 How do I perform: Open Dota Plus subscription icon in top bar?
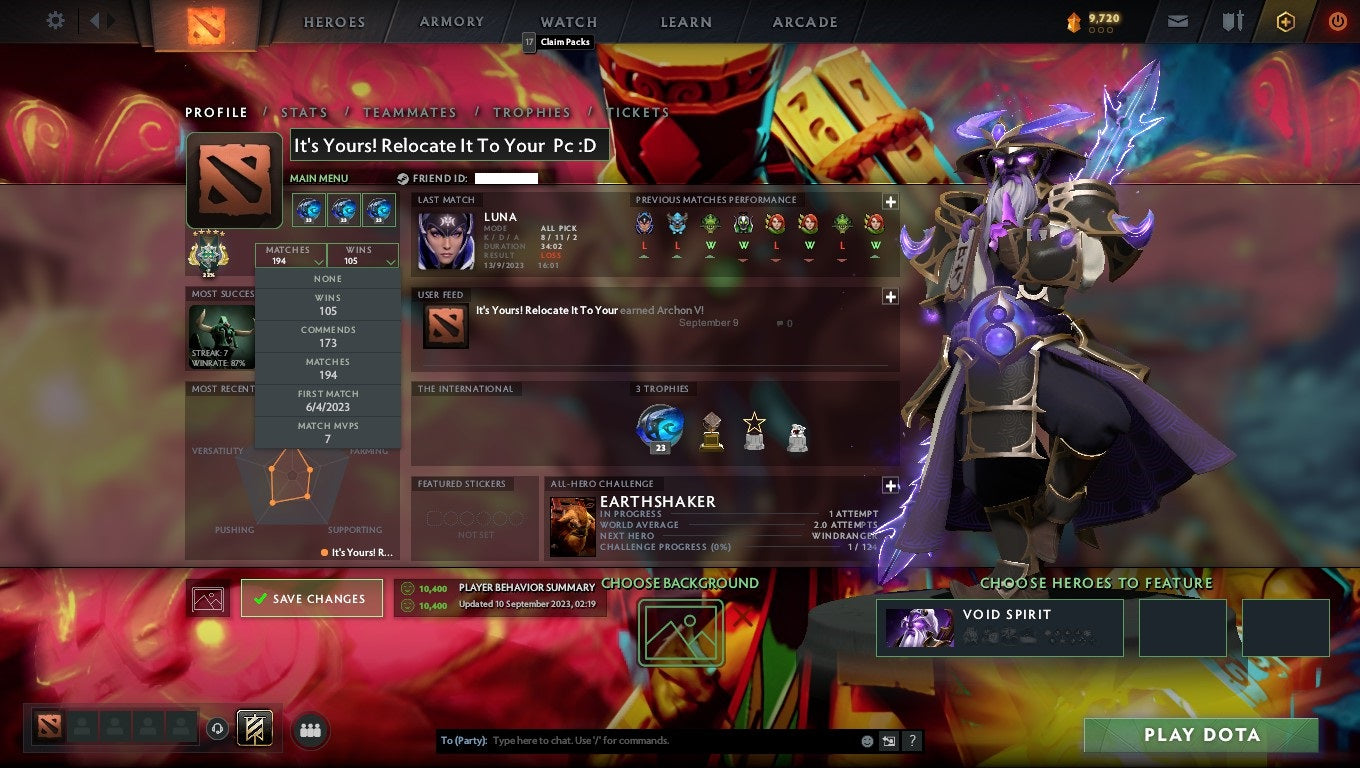tap(1285, 21)
